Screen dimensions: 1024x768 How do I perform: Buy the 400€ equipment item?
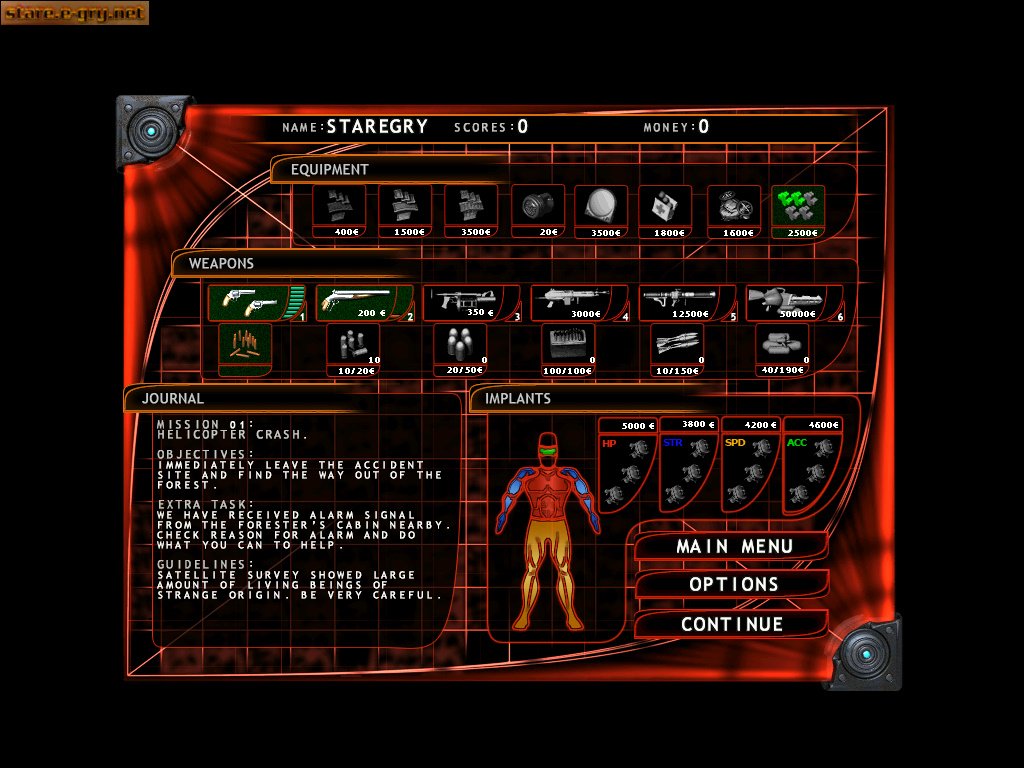pyautogui.click(x=339, y=211)
